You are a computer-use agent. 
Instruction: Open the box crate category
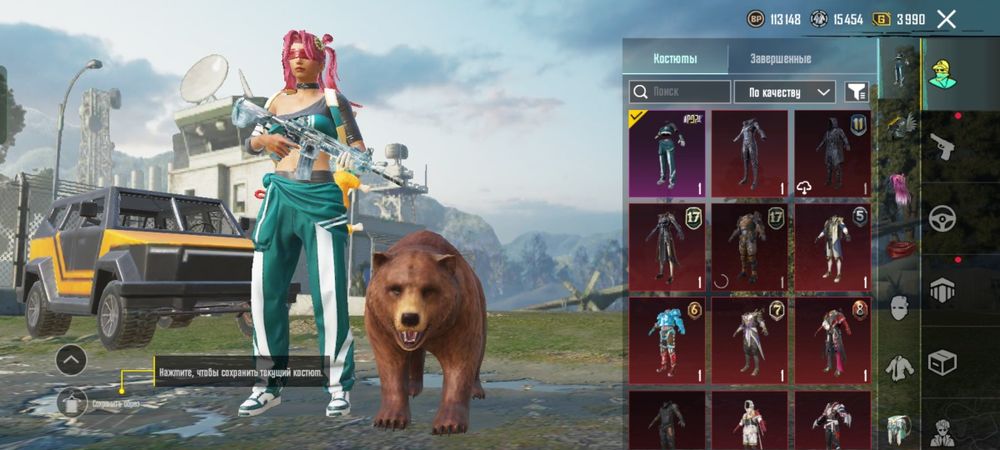(943, 361)
